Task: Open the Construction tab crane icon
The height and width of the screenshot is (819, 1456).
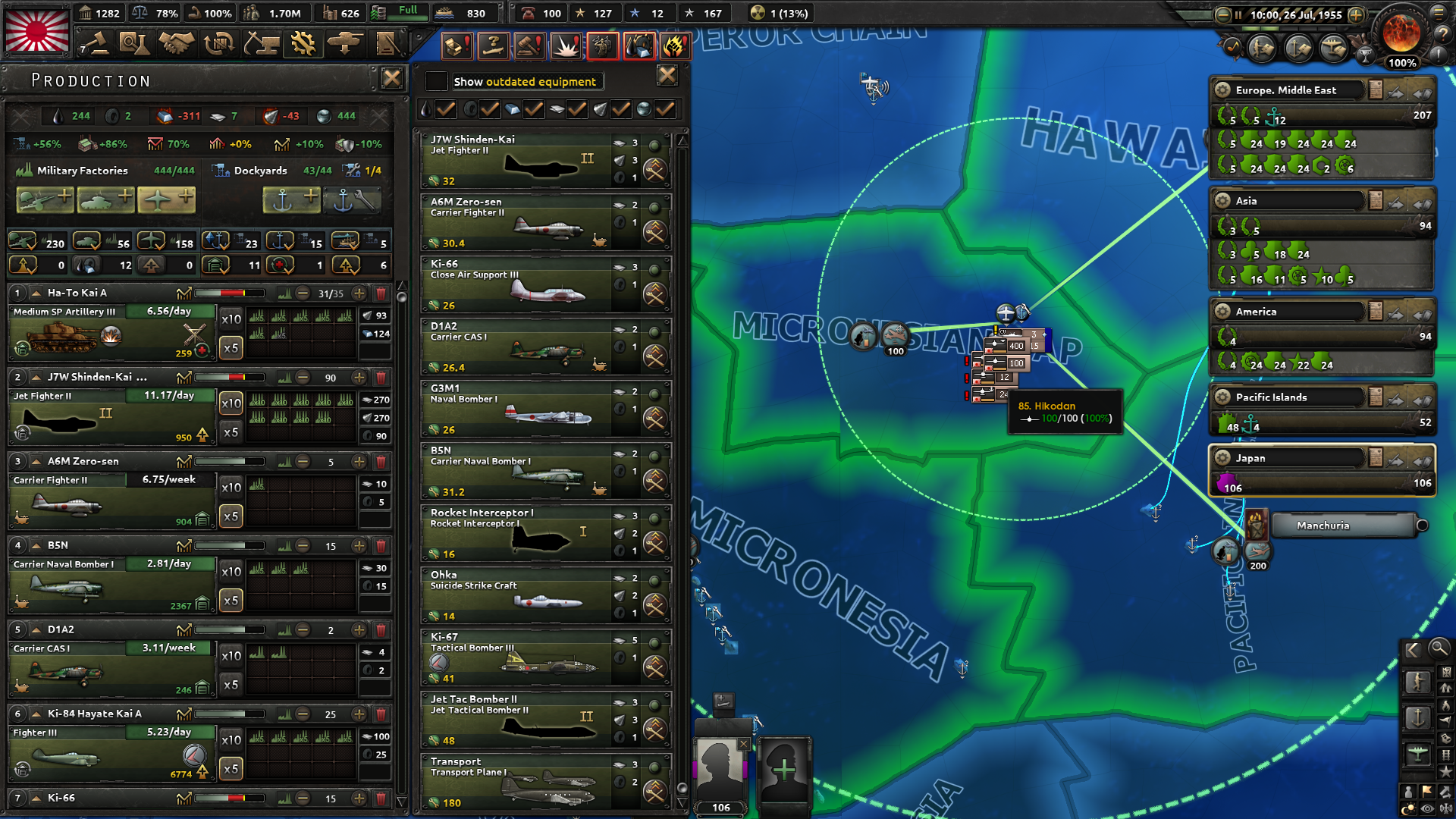Action: [x=262, y=44]
